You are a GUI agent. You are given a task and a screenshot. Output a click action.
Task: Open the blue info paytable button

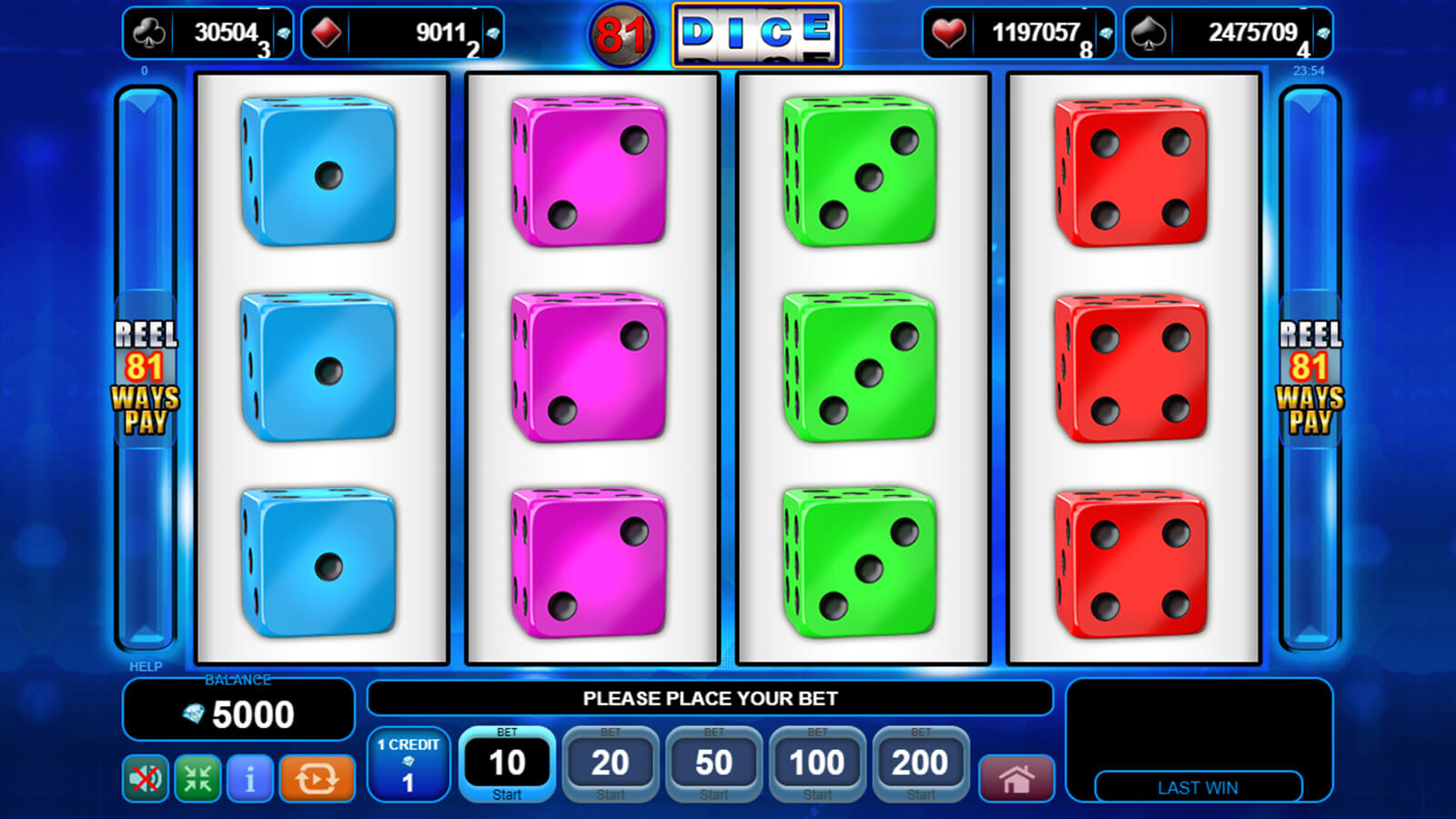pos(249,779)
